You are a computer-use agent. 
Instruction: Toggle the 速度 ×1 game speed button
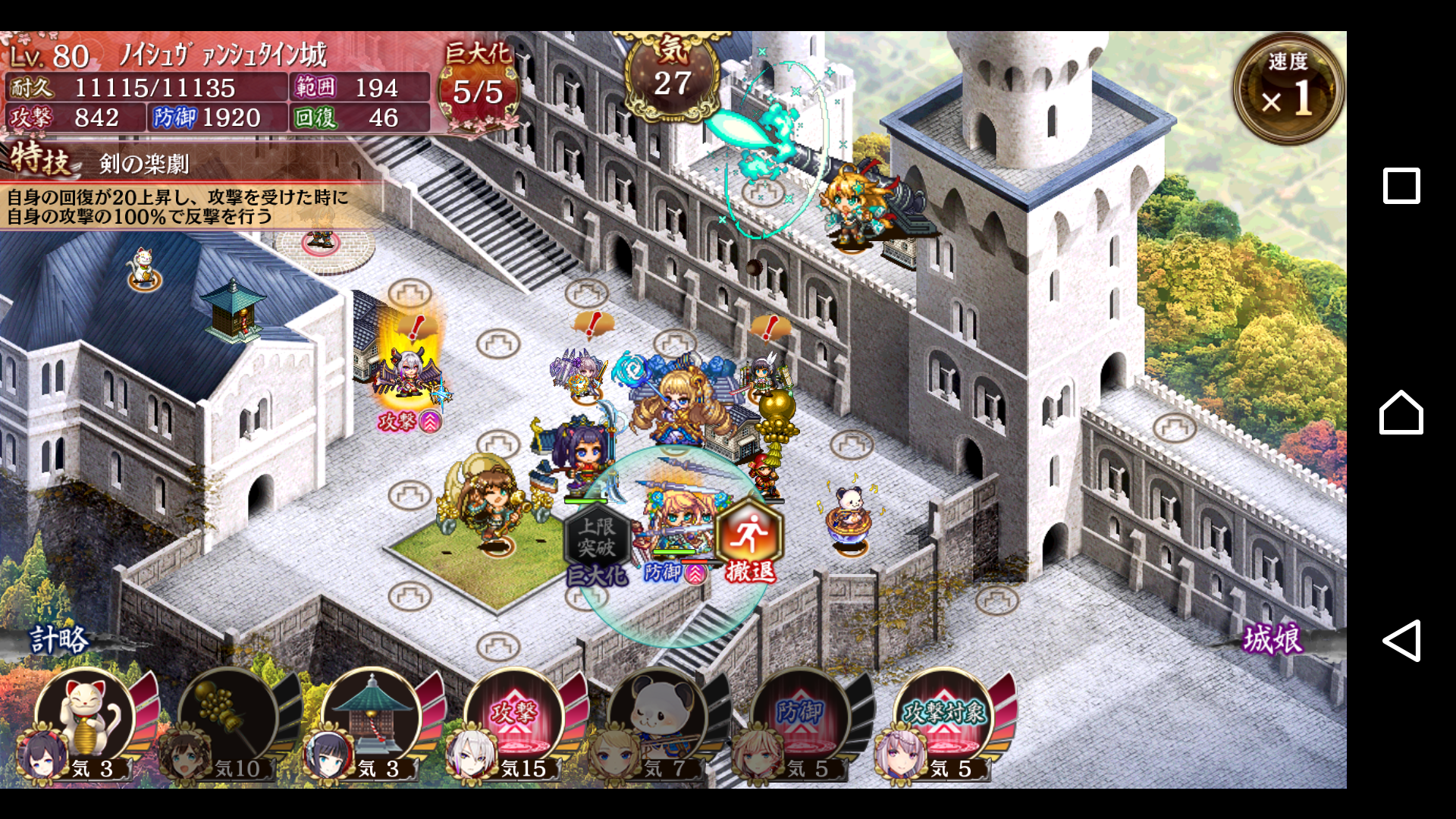1288,89
